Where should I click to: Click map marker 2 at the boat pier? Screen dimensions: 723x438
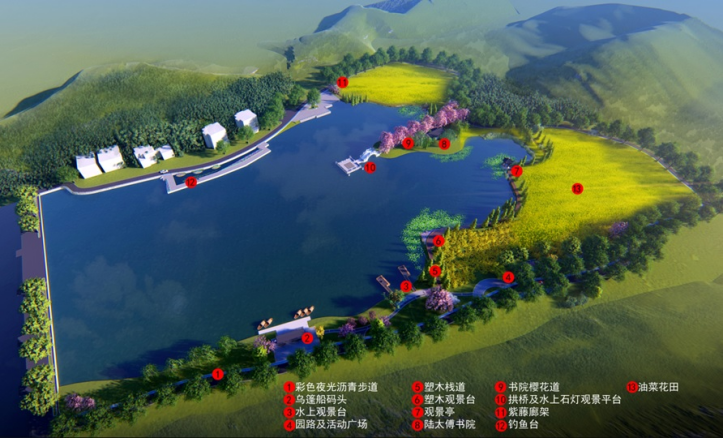308,337
